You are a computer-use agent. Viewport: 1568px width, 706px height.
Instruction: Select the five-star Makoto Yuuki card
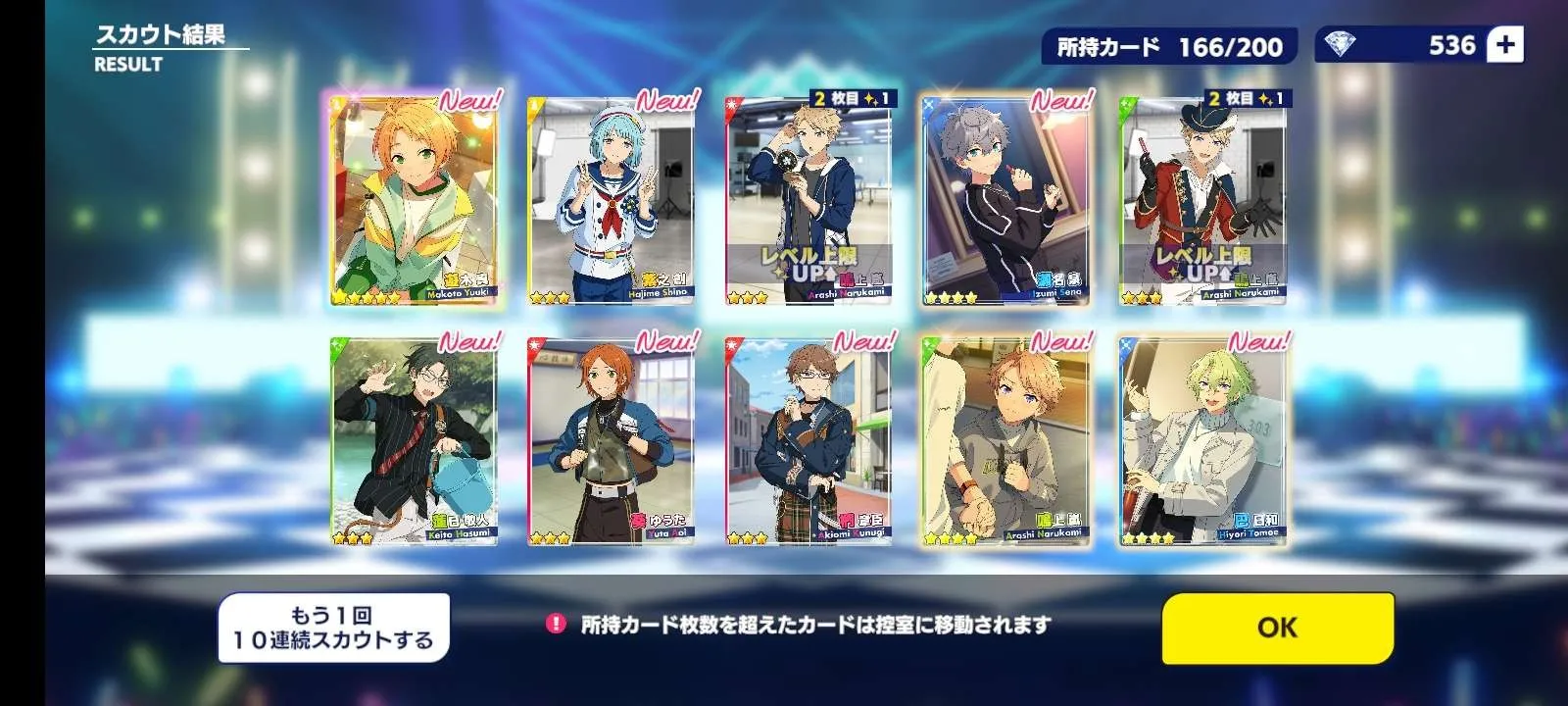click(x=414, y=201)
